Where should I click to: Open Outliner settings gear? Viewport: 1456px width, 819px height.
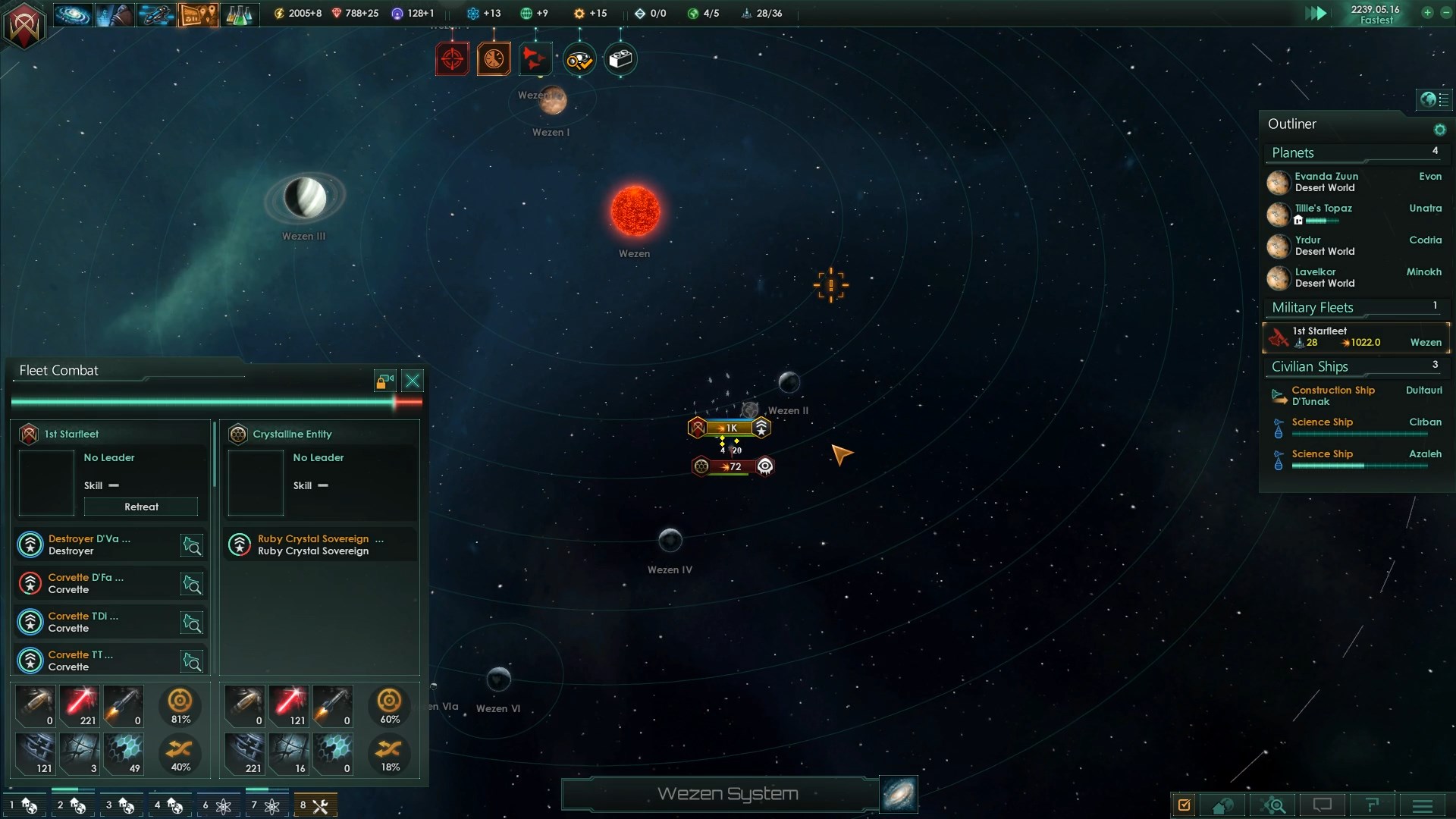[x=1439, y=130]
